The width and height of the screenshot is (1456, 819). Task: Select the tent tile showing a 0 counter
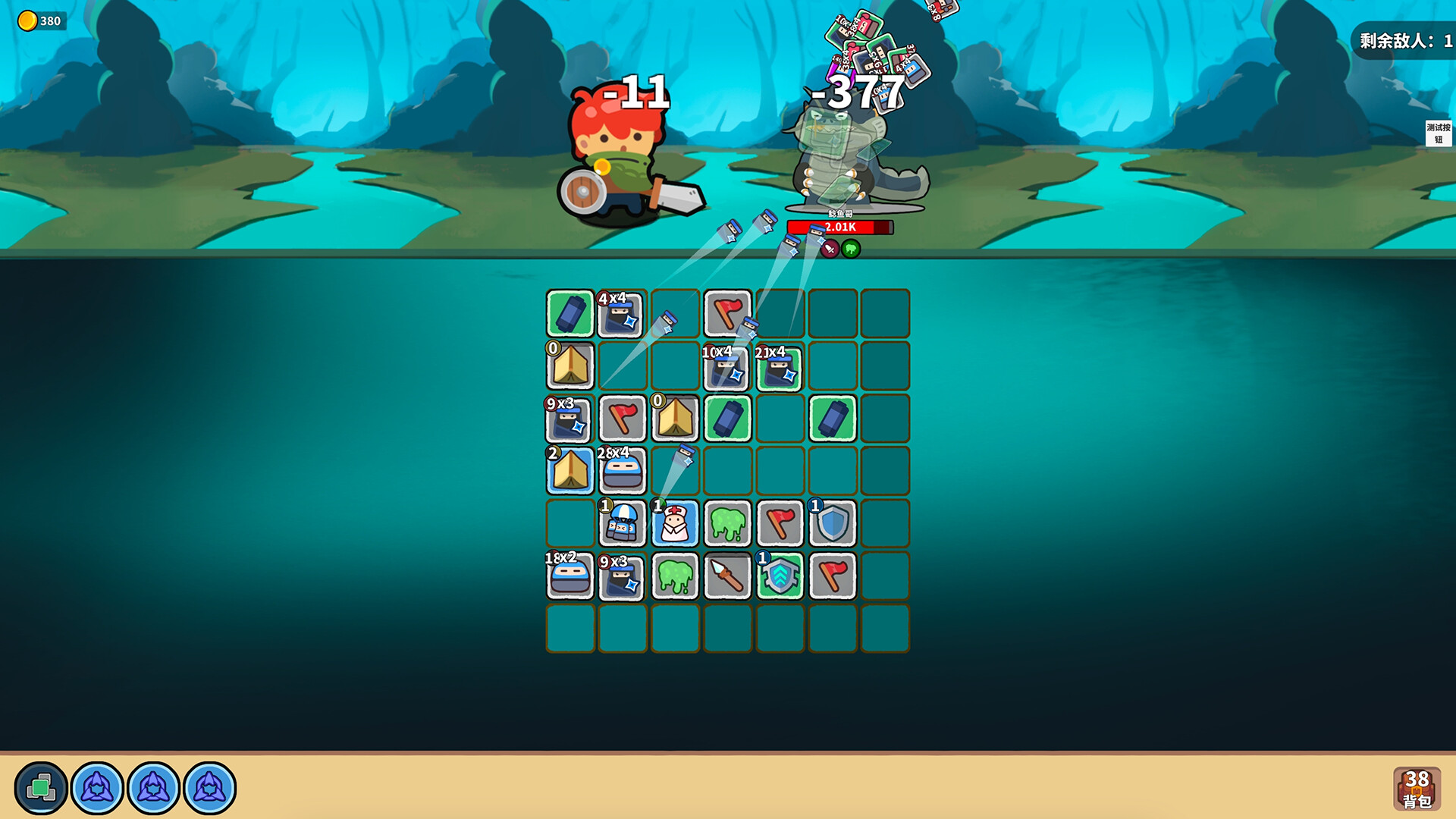tap(570, 368)
